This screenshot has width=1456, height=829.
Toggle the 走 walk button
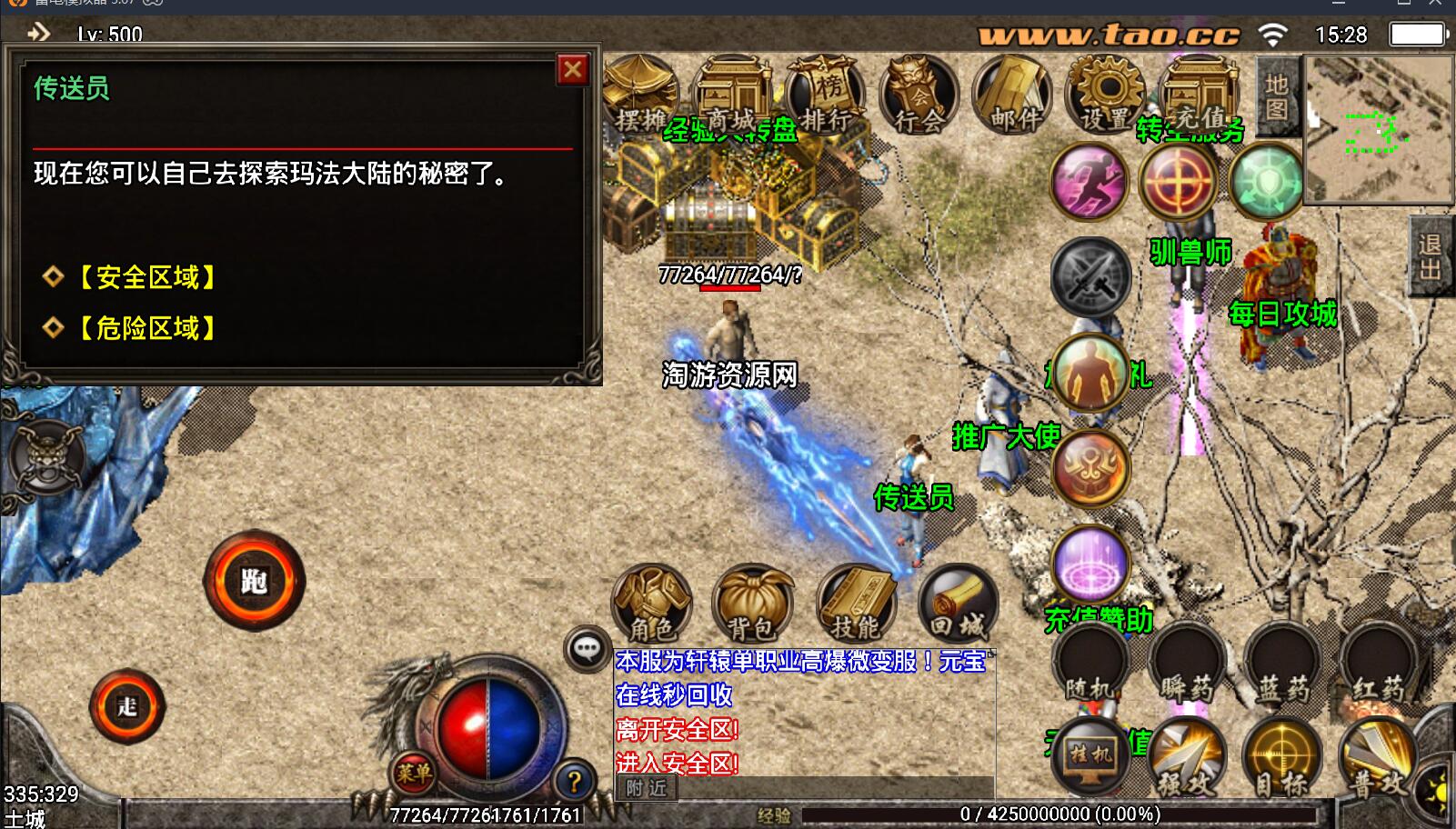(x=127, y=706)
